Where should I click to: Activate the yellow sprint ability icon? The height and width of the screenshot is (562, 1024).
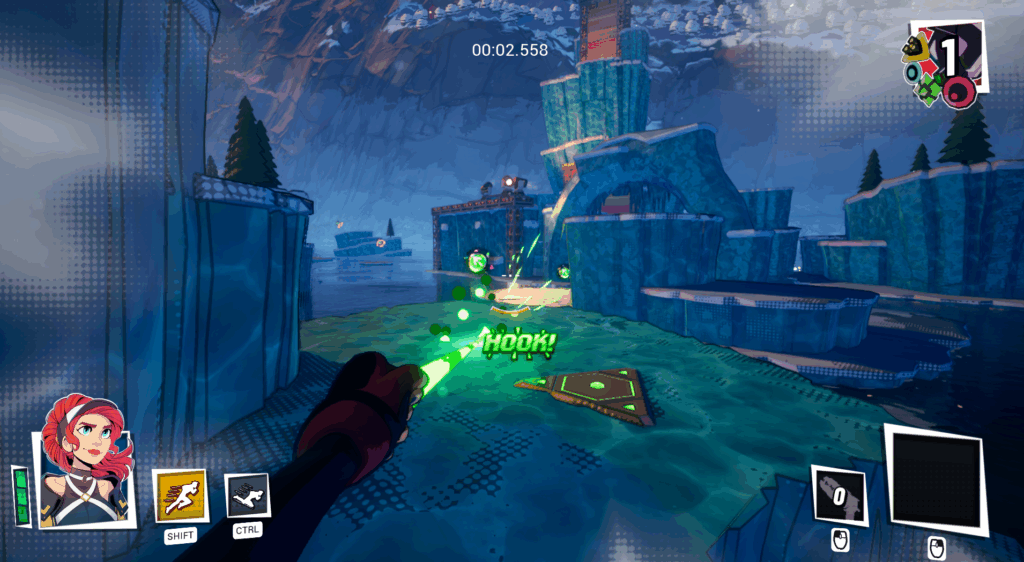(x=180, y=495)
